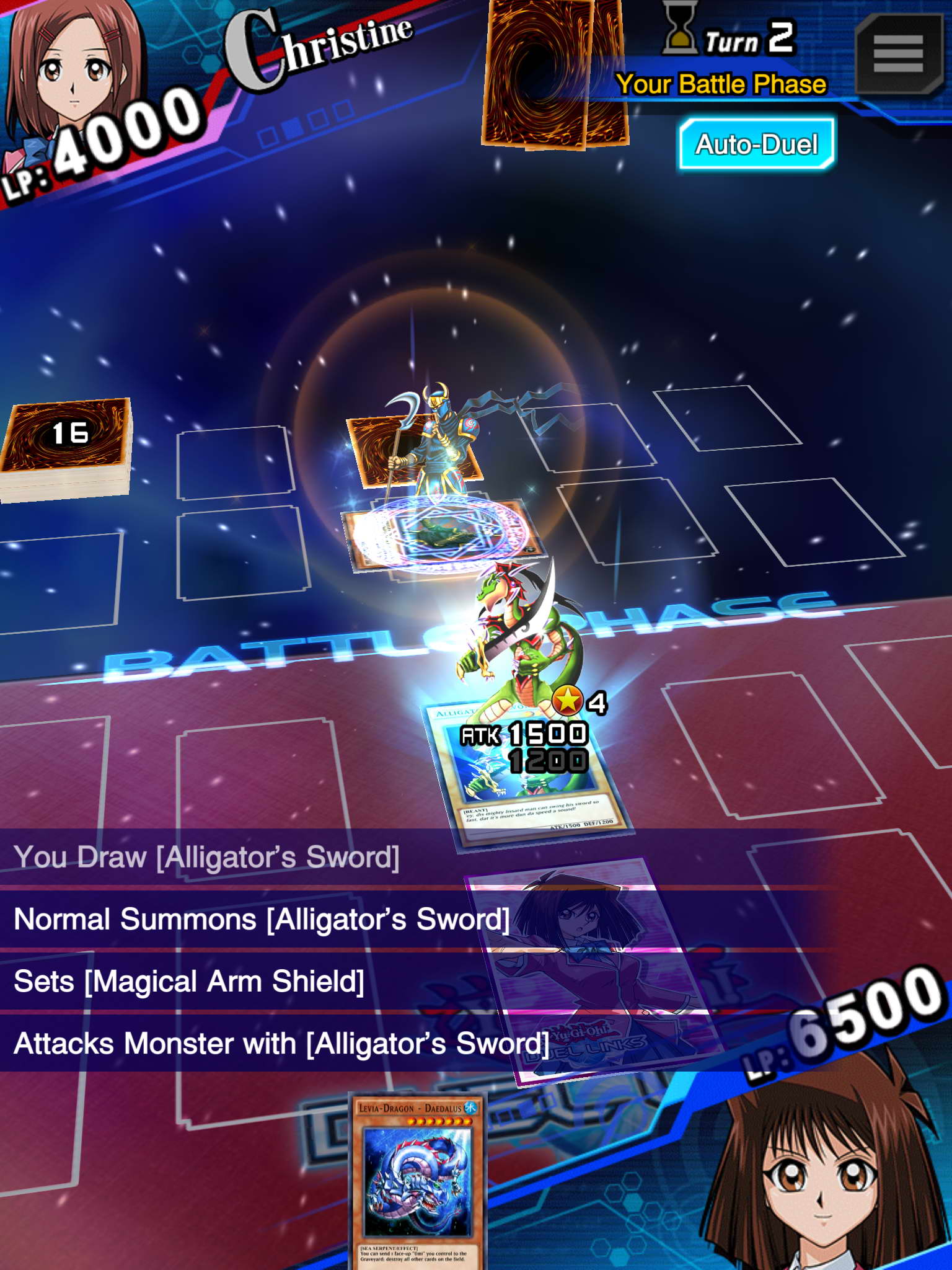This screenshot has width=952, height=1270.
Task: Open the duel log action list
Action: pos(279,949)
